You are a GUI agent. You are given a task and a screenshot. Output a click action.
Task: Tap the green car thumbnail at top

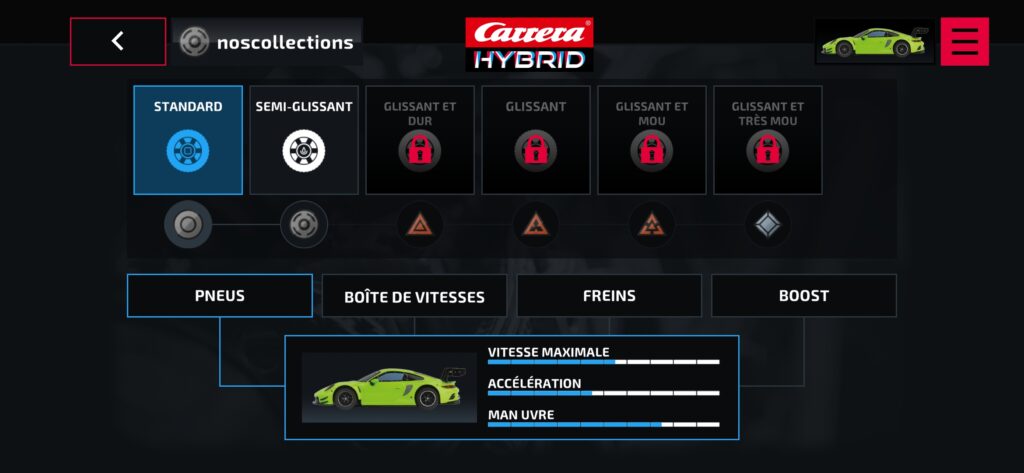[874, 42]
